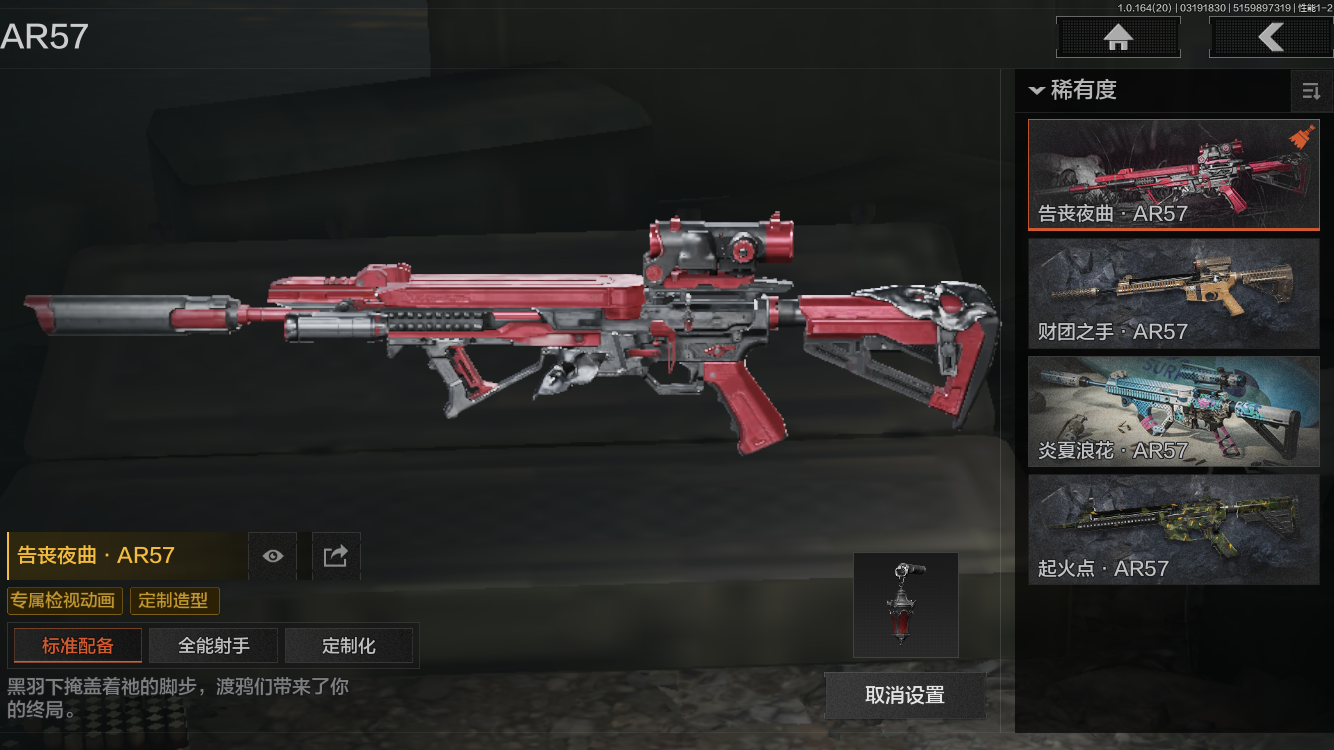Toggle the sort order icon
The width and height of the screenshot is (1334, 750).
pyautogui.click(x=1311, y=92)
